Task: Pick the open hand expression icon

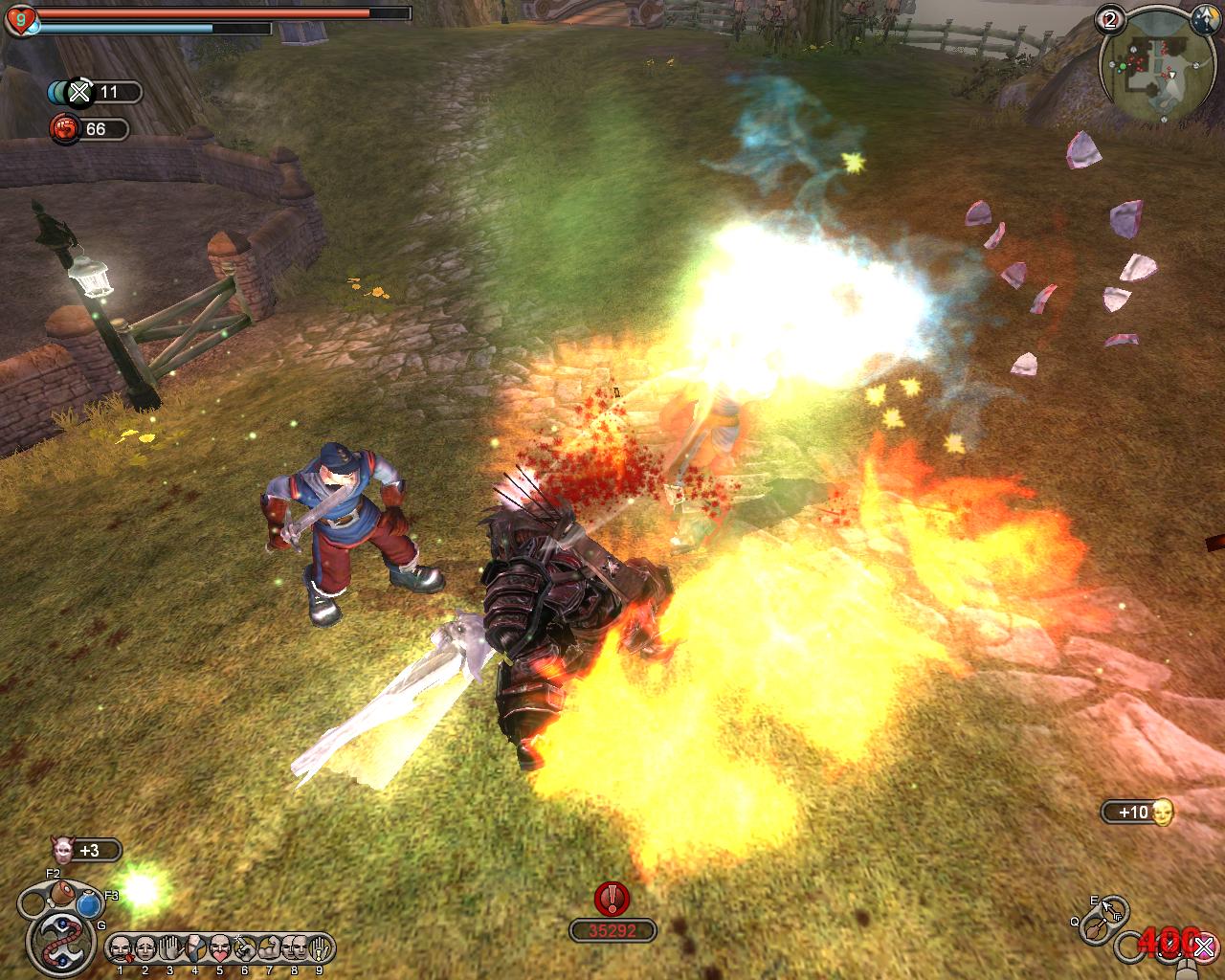Action: (170, 948)
